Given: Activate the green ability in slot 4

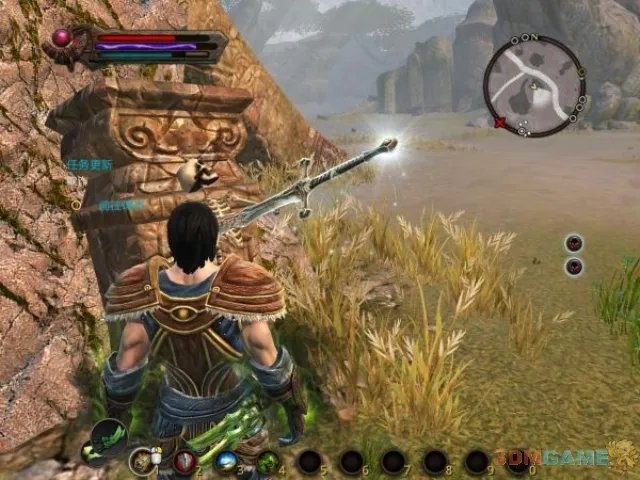Looking at the screenshot, I should [x=267, y=462].
